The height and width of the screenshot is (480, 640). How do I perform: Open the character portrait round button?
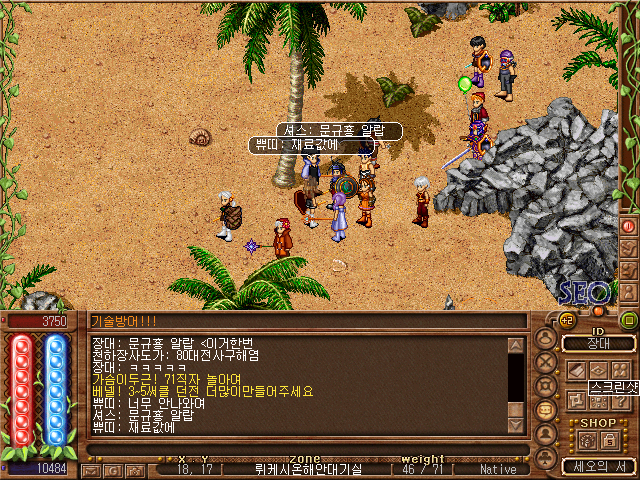546,339
